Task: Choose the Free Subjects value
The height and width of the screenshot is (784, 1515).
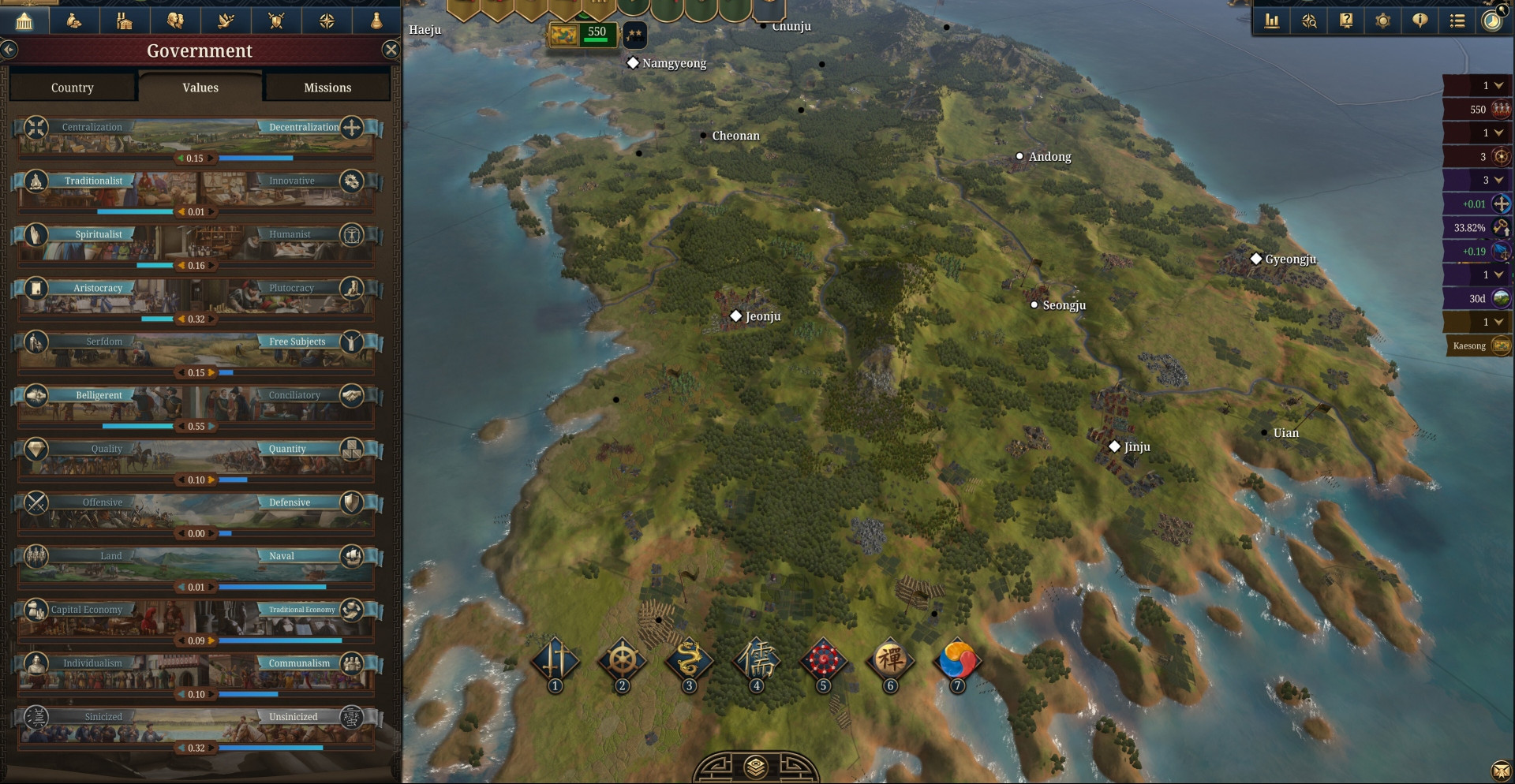Action: 297,342
